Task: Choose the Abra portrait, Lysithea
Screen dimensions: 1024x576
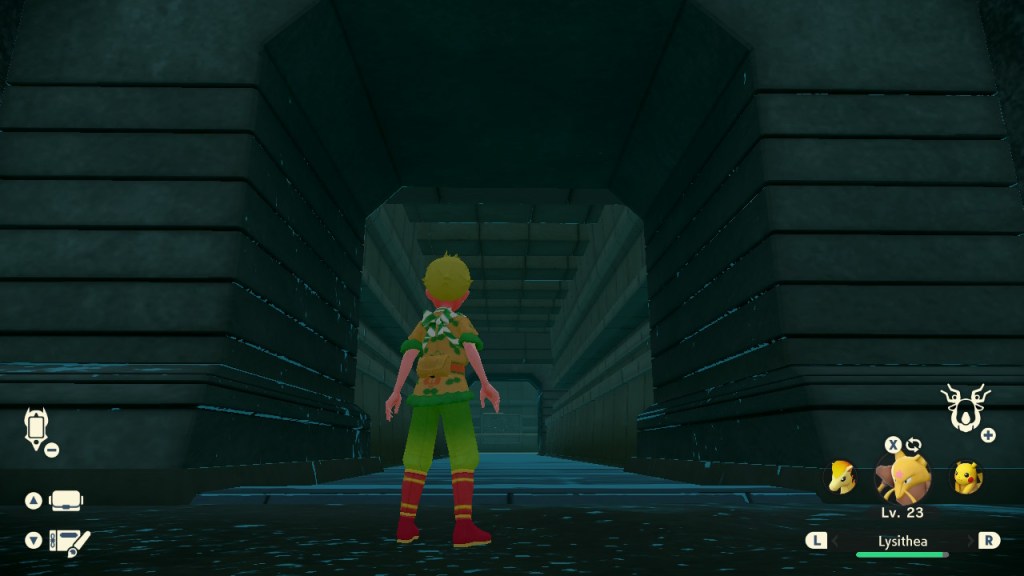Action: click(x=903, y=479)
